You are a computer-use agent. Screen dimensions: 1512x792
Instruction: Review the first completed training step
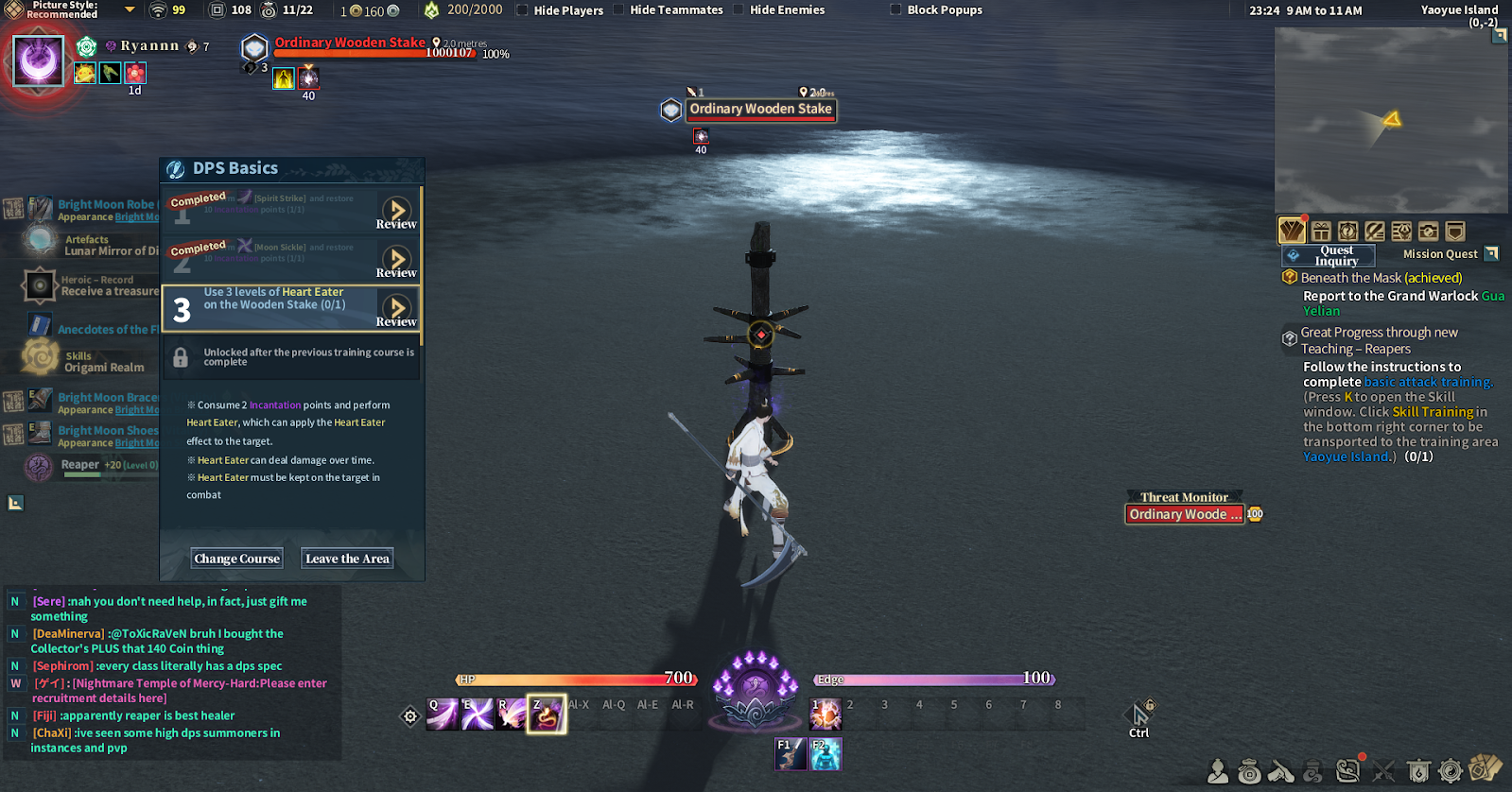click(397, 211)
